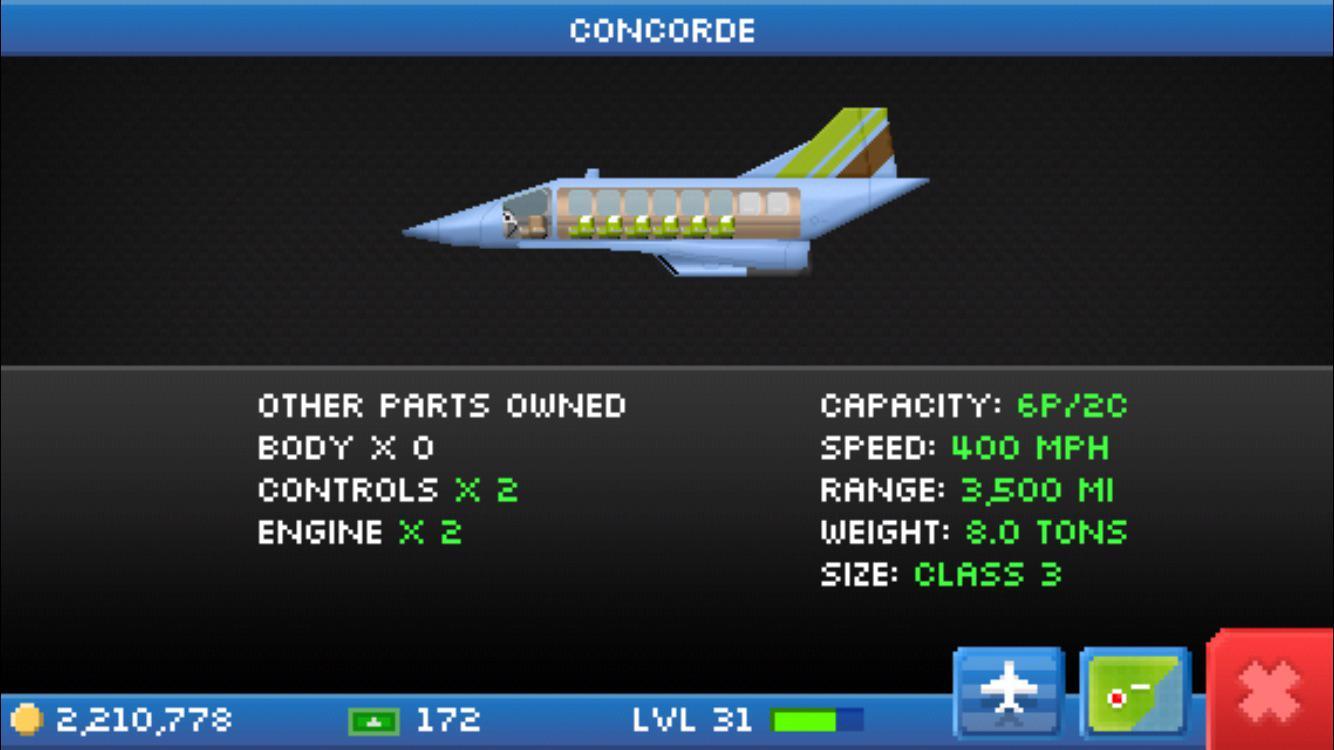Viewport: 1334px width, 750px height.
Task: Click the SPEED 400 MPH stat
Action: pyautogui.click(x=965, y=448)
